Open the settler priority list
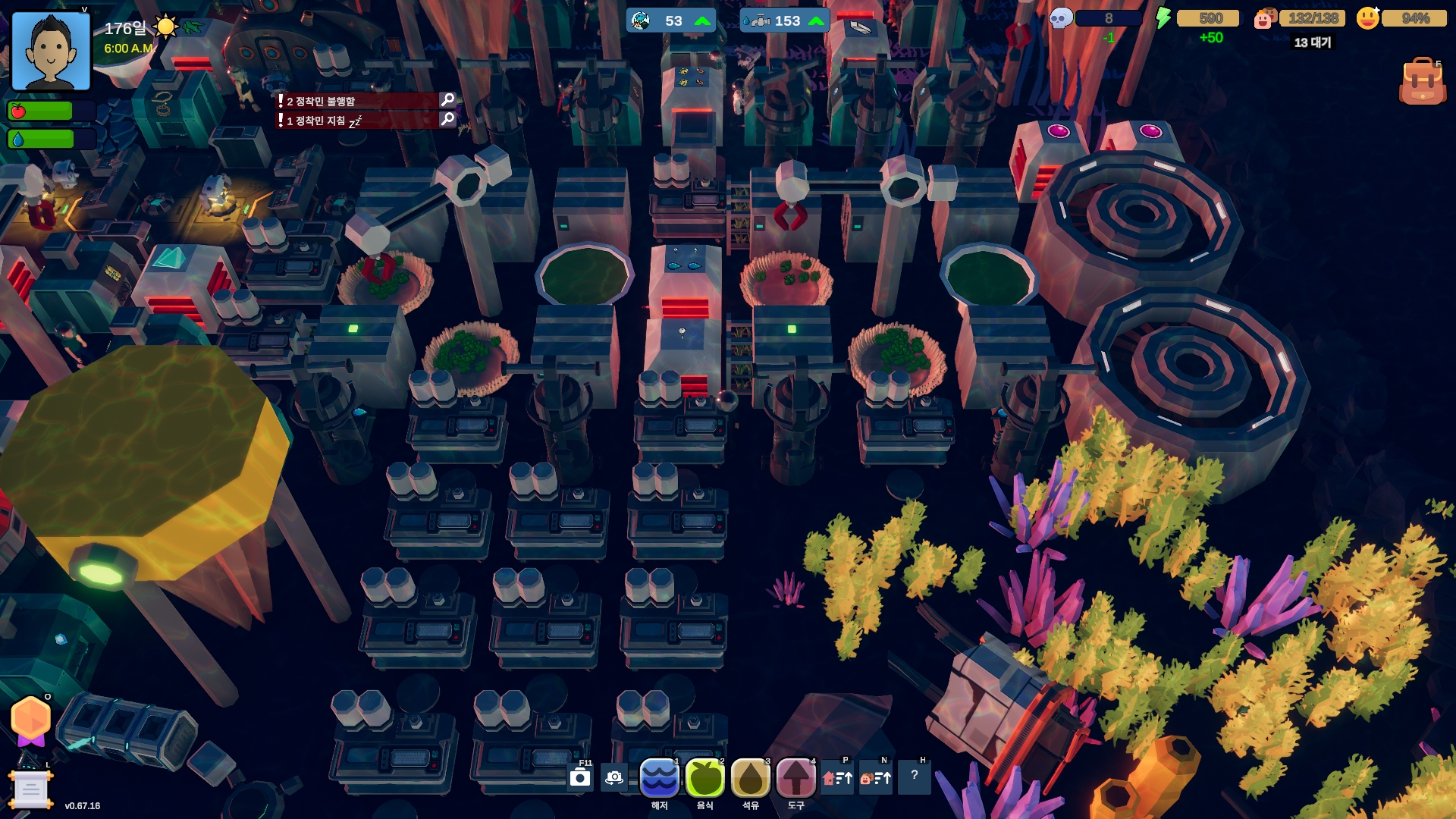This screenshot has width=1456, height=819. point(876,777)
